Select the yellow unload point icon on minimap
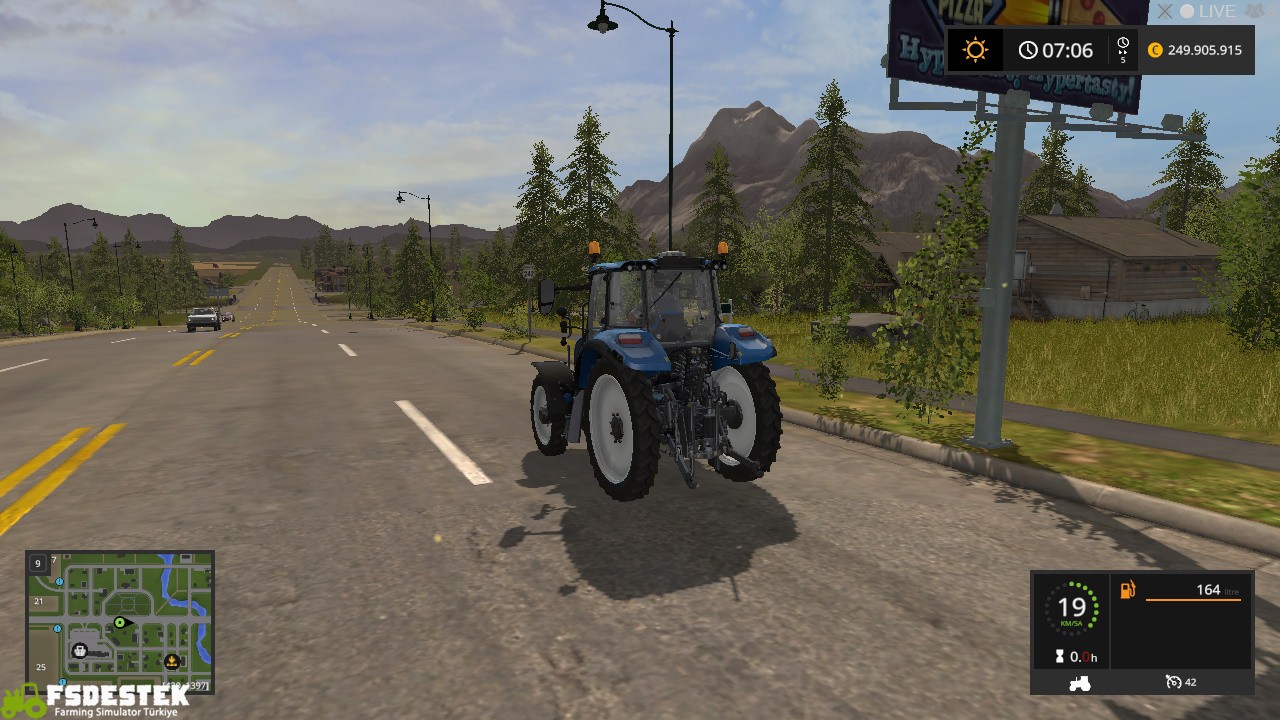Image resolution: width=1280 pixels, height=720 pixels. [x=171, y=661]
